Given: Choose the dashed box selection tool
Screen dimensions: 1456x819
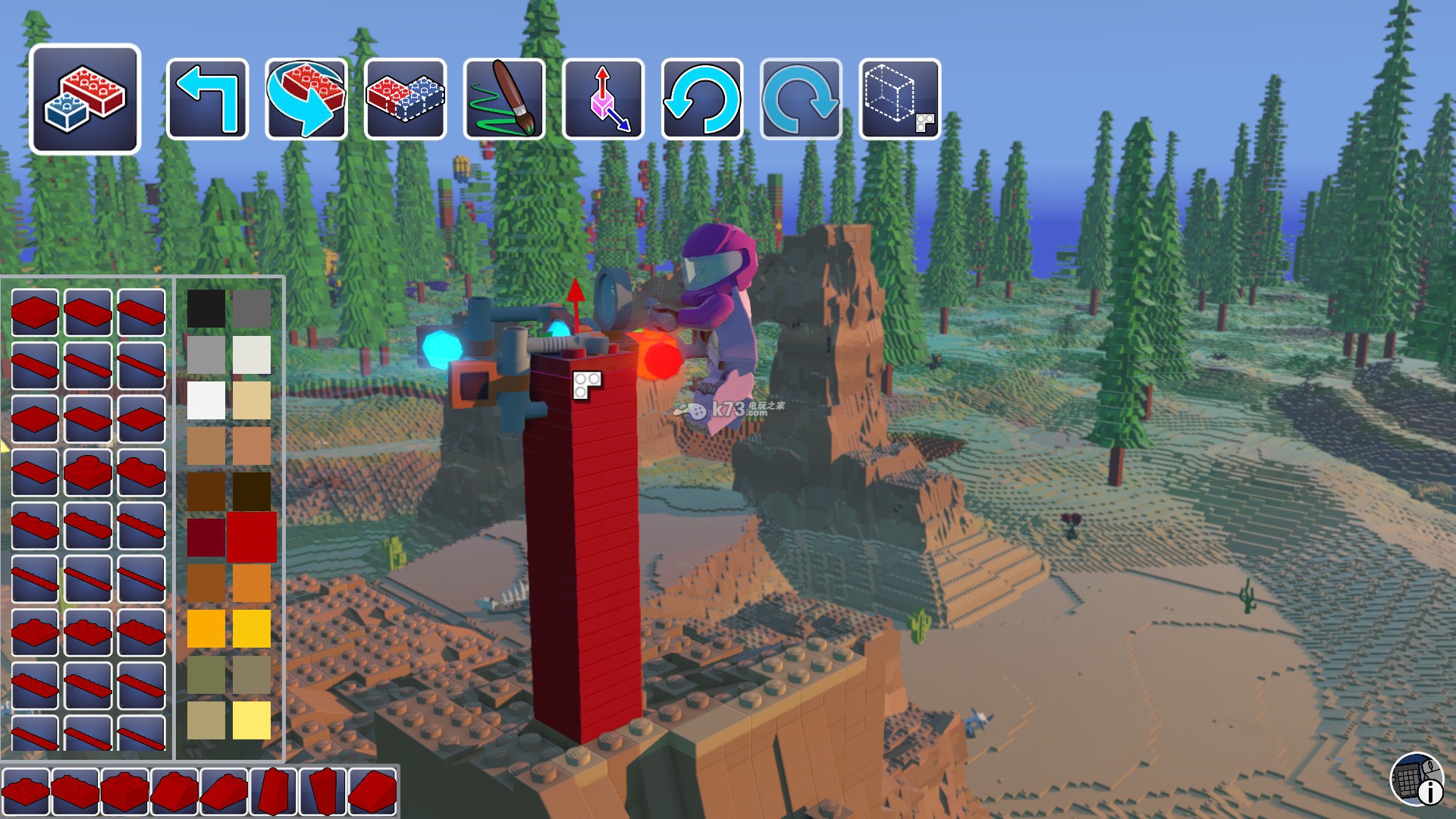Looking at the screenshot, I should coord(900,99).
